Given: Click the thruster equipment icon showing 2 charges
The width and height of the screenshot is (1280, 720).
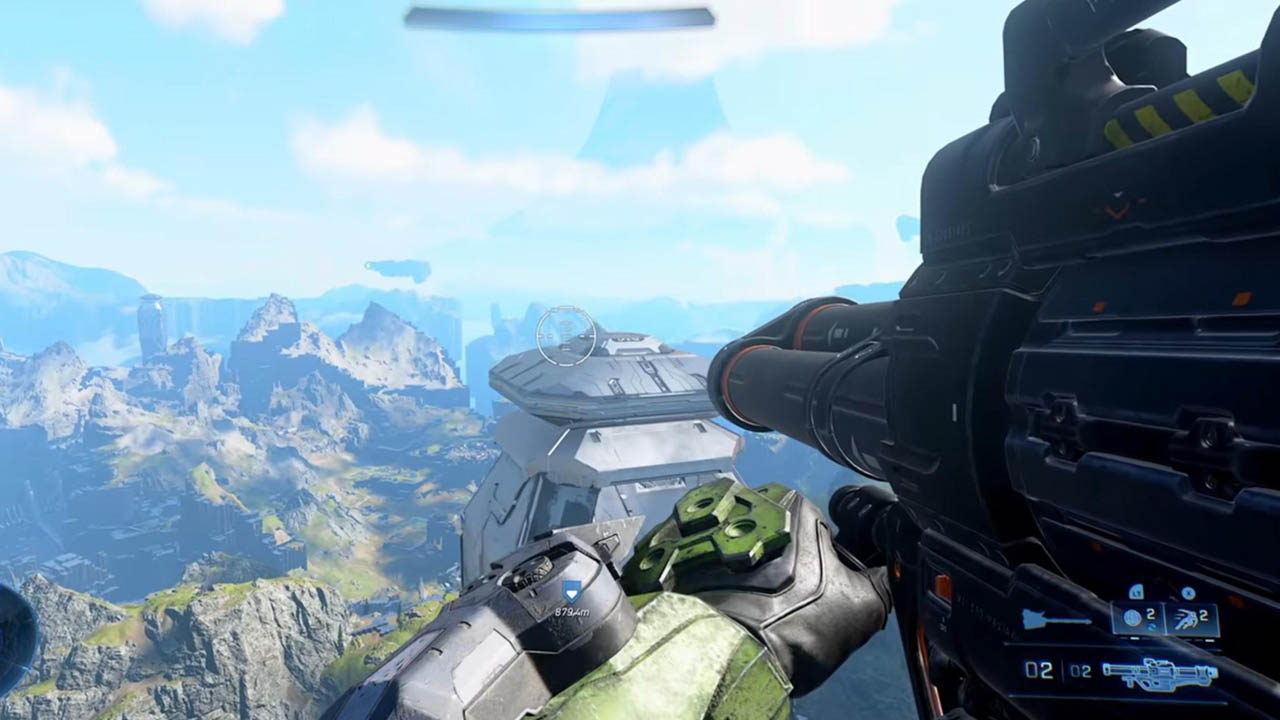Looking at the screenshot, I should pos(1187,619).
